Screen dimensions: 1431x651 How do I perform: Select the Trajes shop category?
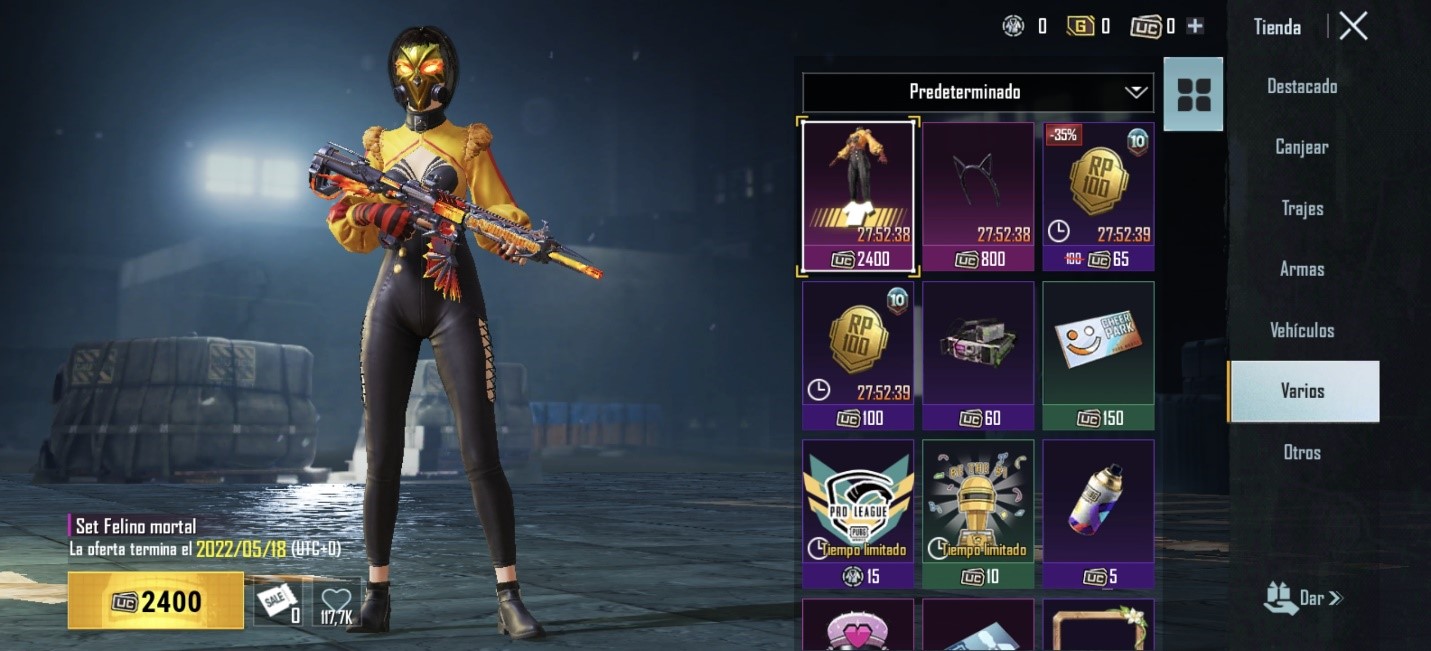pos(1302,208)
